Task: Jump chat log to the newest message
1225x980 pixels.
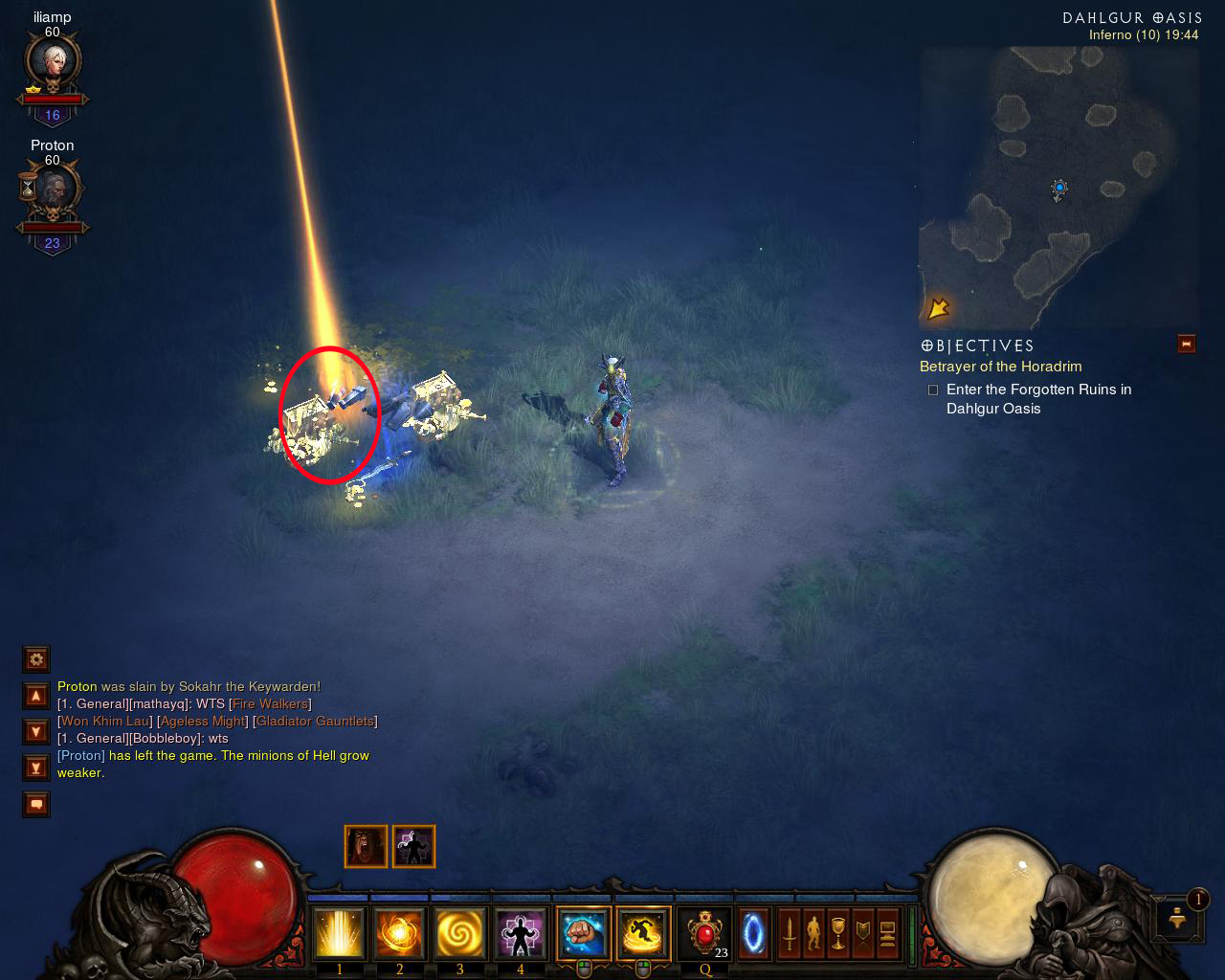Action: 36,768
